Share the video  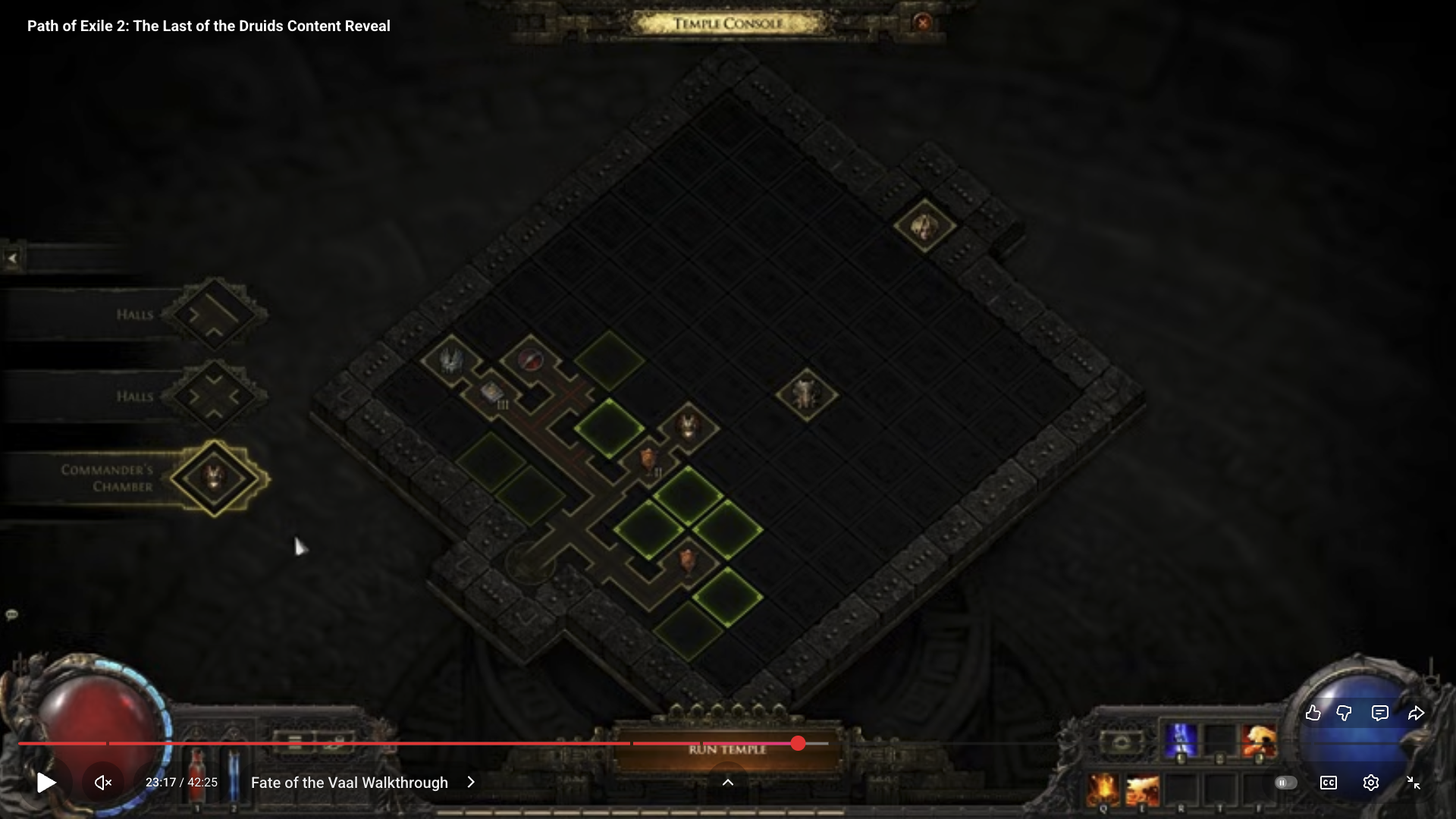(1416, 713)
